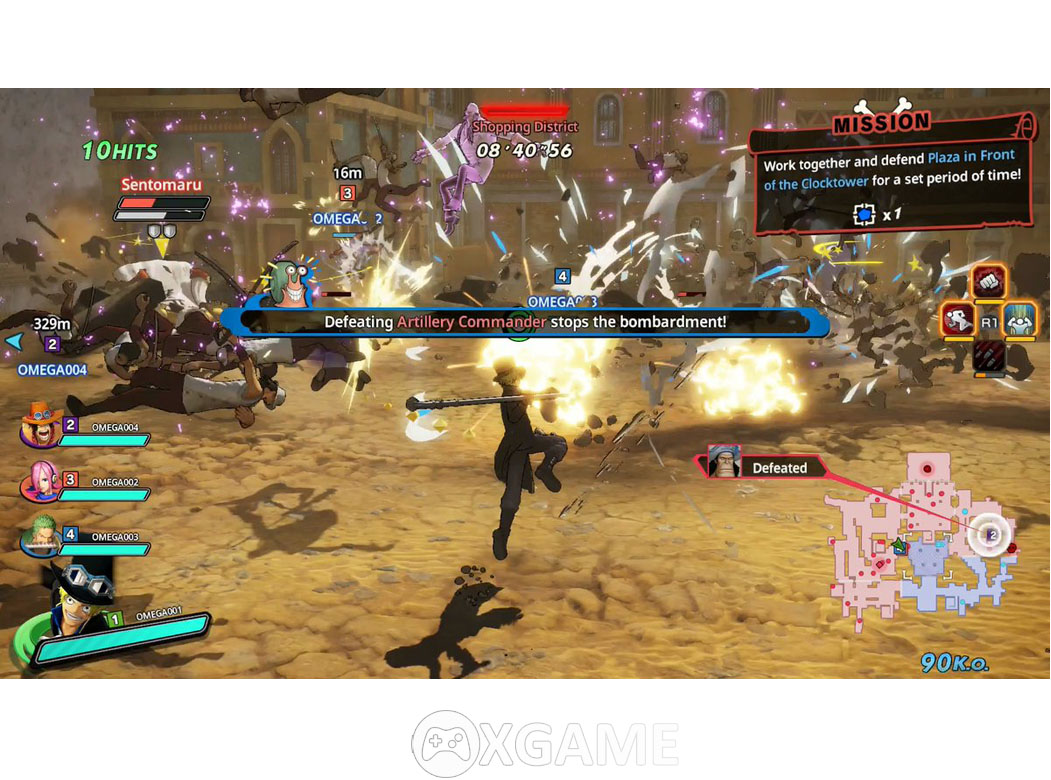The height and width of the screenshot is (780, 1051).
Task: Select the Defeated commander notification portrait
Action: (x=724, y=463)
